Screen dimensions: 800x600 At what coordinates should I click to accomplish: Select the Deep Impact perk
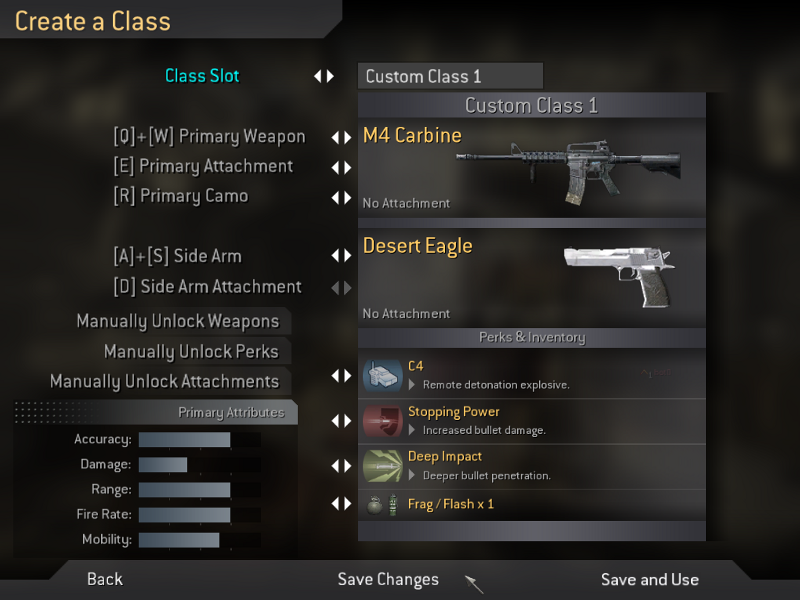tap(532, 465)
